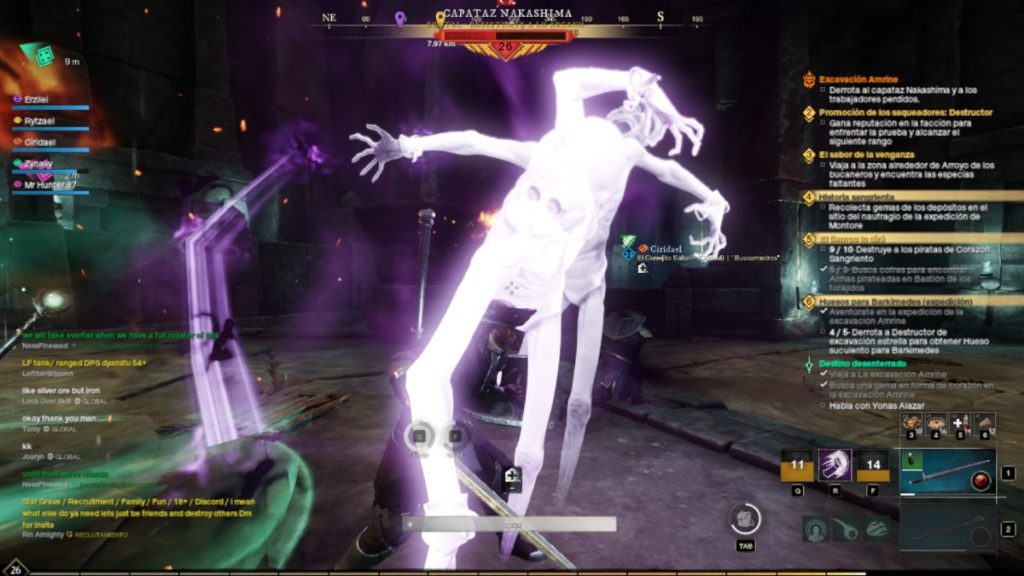Switch to the secondary weapon slot
The width and height of the screenshot is (1024, 576).
tap(946, 527)
